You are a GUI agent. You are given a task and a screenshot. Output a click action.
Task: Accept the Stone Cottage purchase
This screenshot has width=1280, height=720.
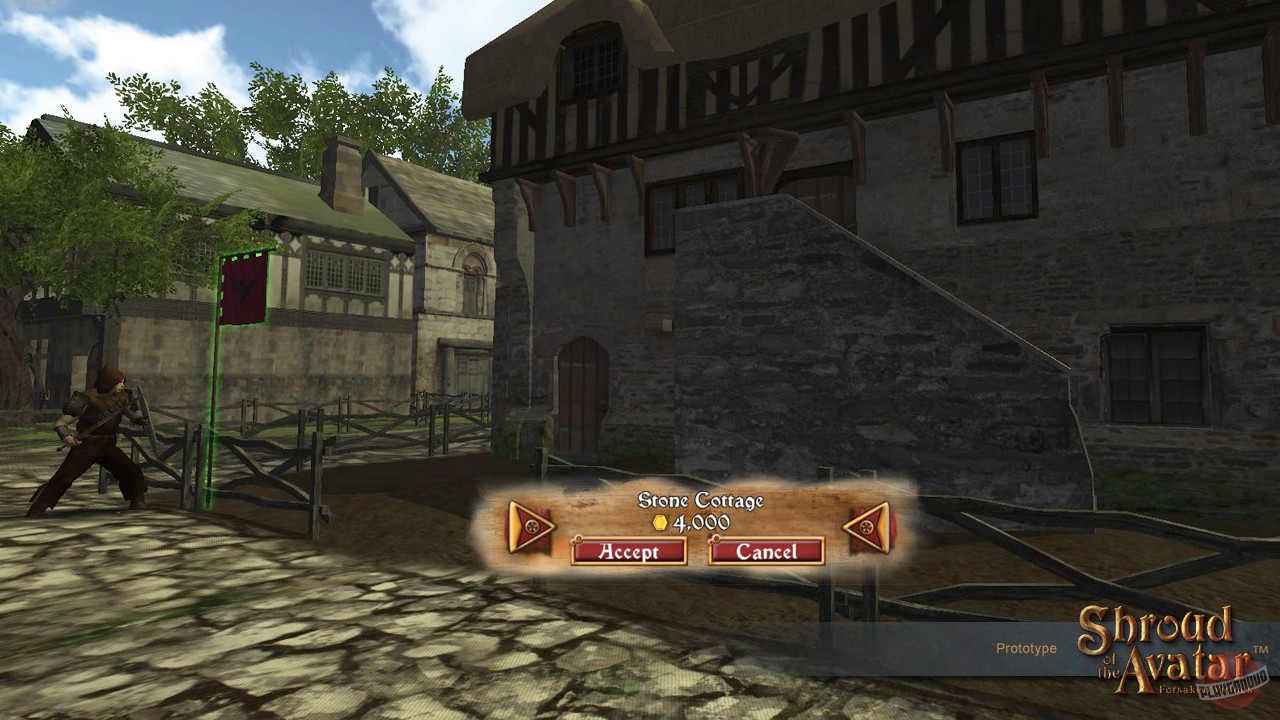click(x=628, y=551)
